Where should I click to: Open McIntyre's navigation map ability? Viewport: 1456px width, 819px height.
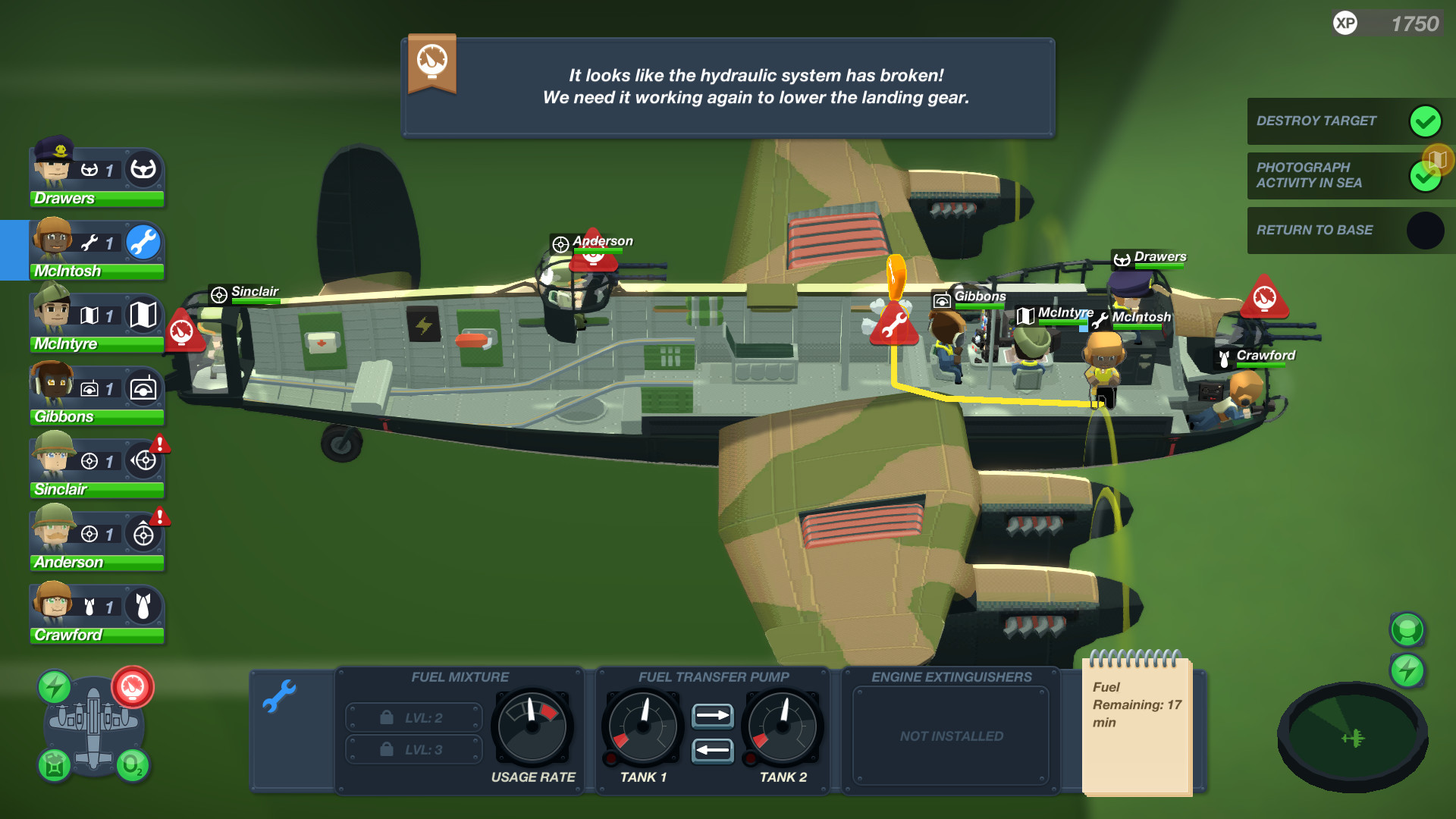tap(144, 316)
